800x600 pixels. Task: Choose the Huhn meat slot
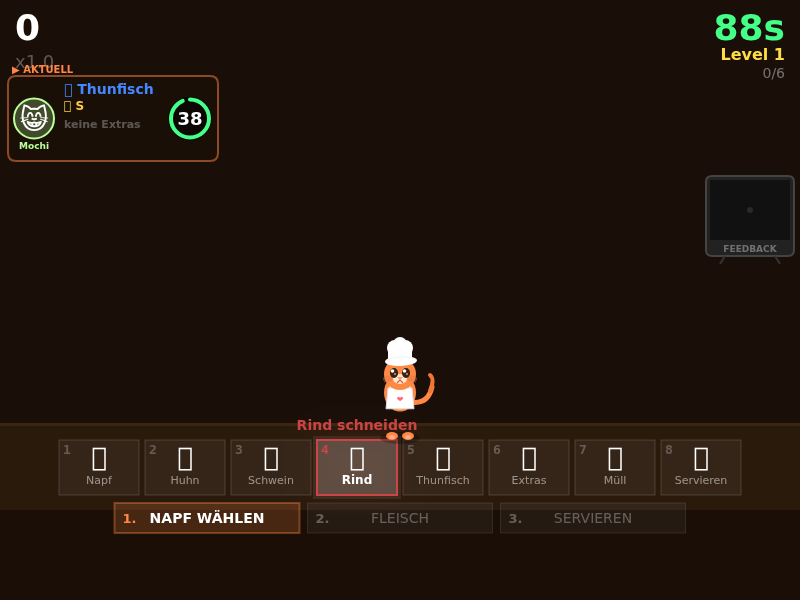point(185,467)
